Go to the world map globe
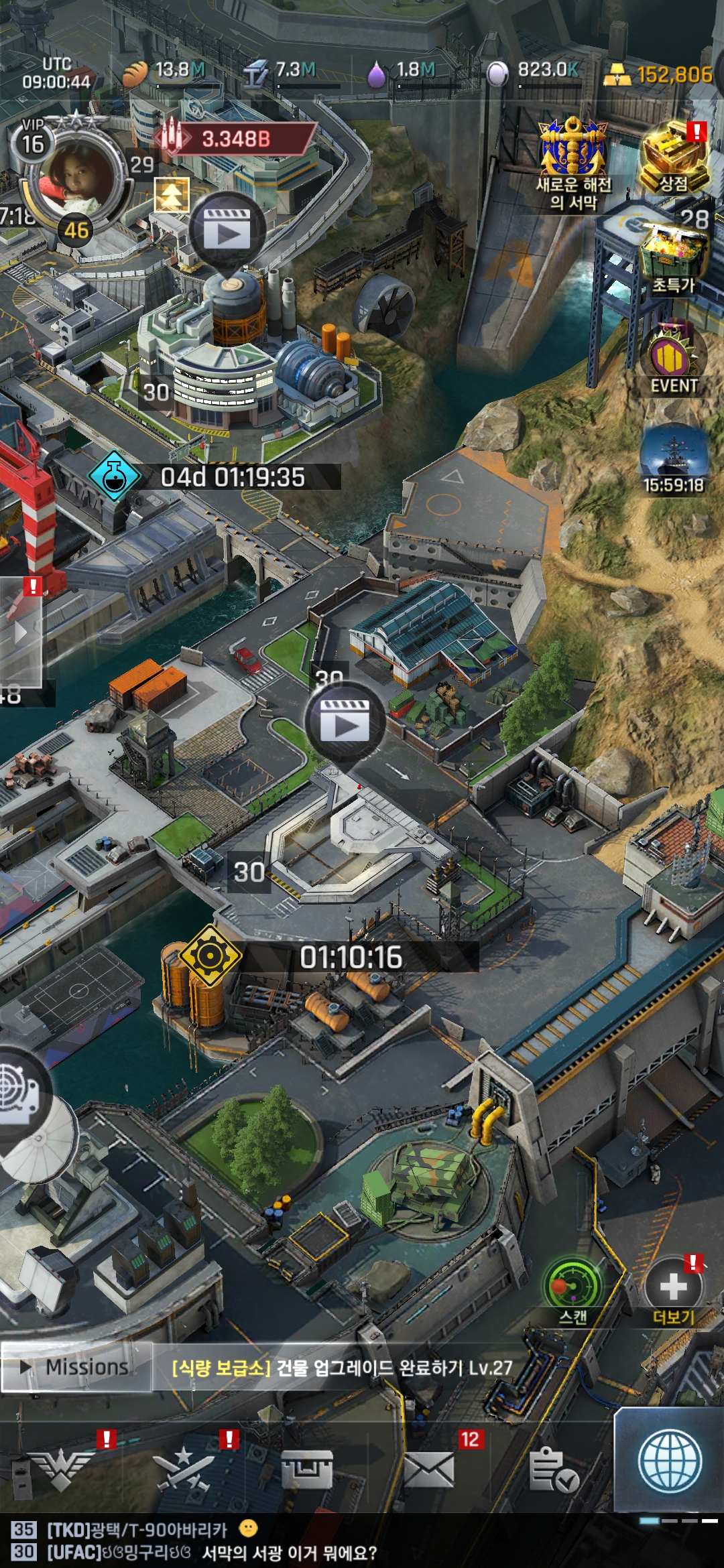Image resolution: width=724 pixels, height=1568 pixels. point(670,1462)
